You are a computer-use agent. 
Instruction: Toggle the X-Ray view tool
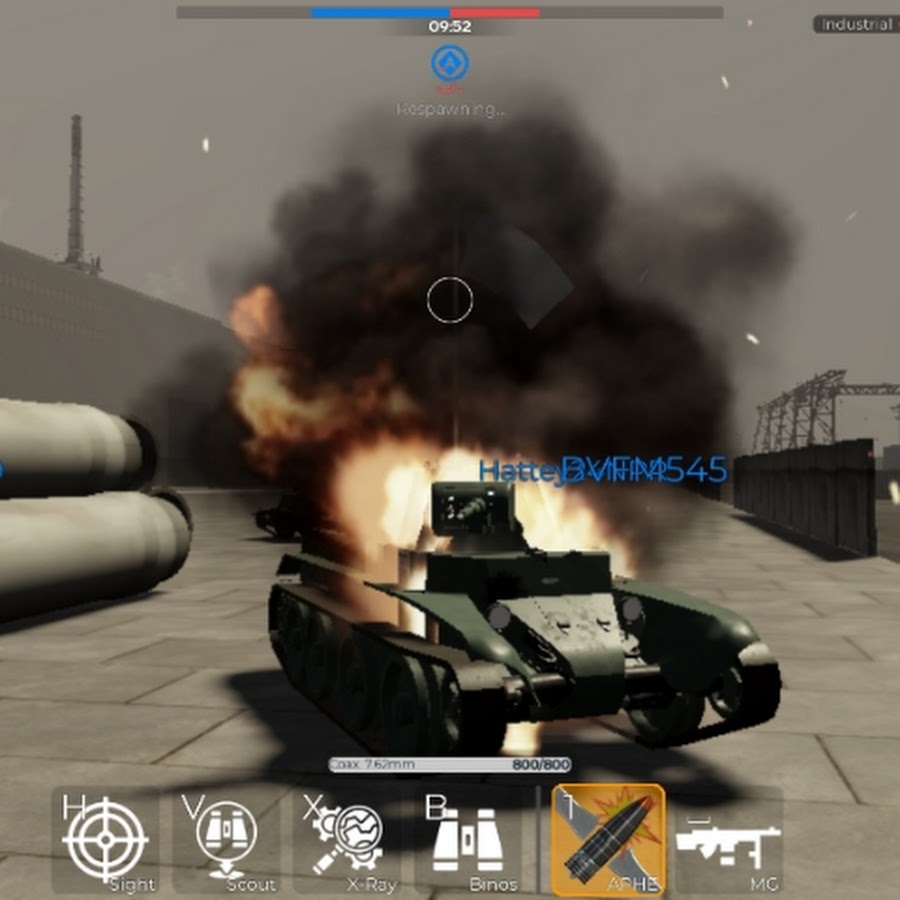[348, 840]
